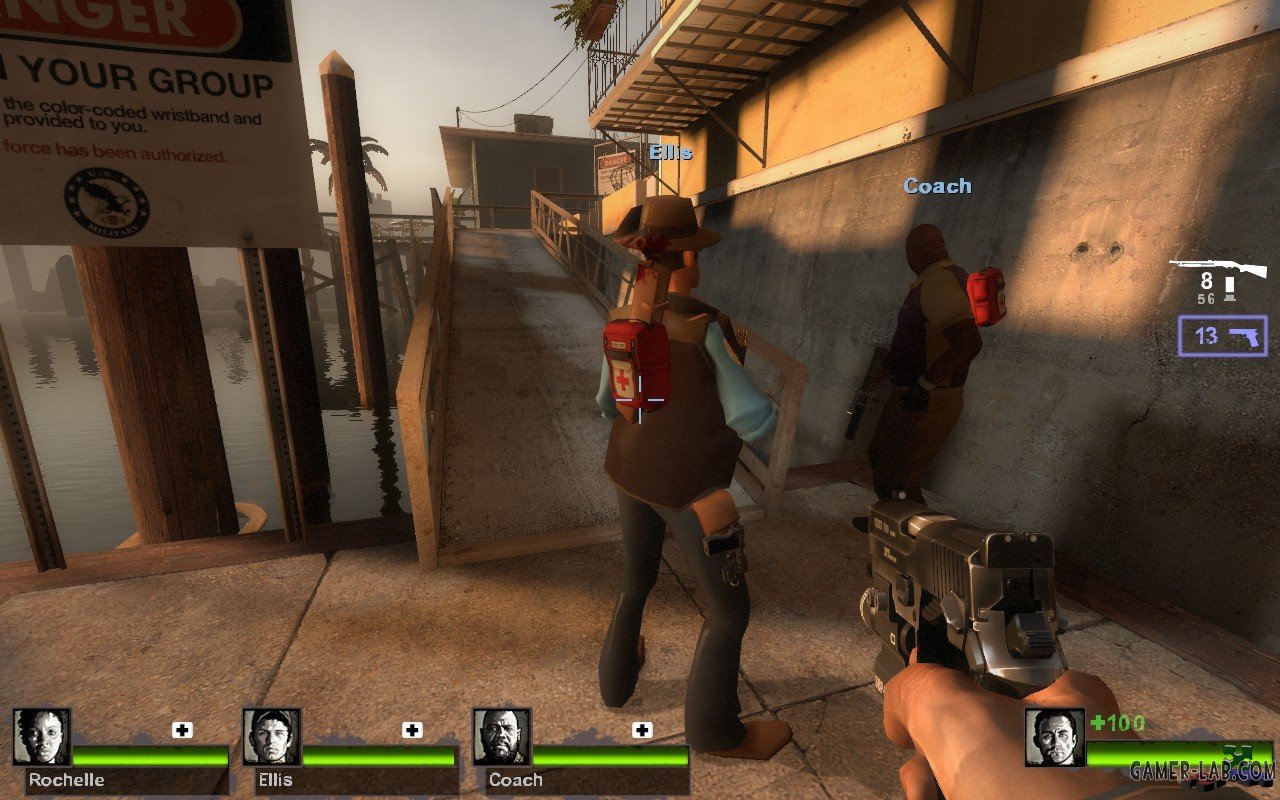Select Coach's teammate portrait

pos(502,737)
